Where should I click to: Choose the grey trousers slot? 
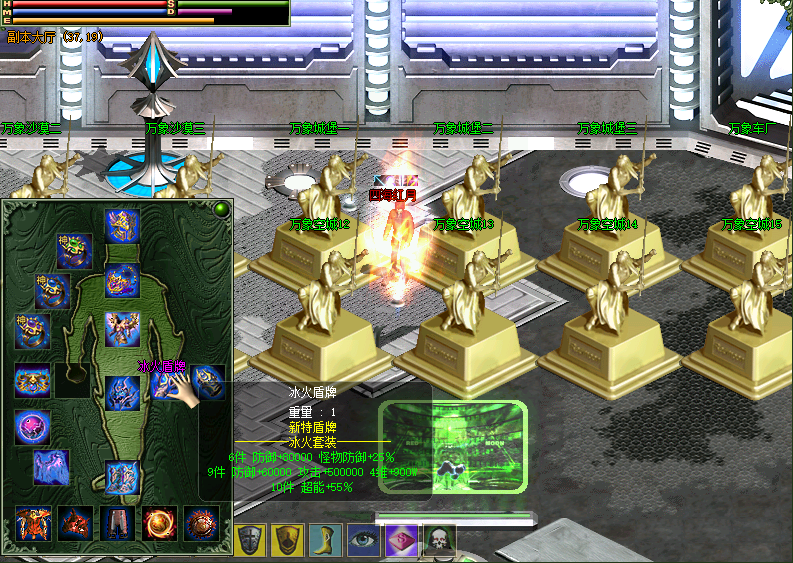(x=117, y=523)
